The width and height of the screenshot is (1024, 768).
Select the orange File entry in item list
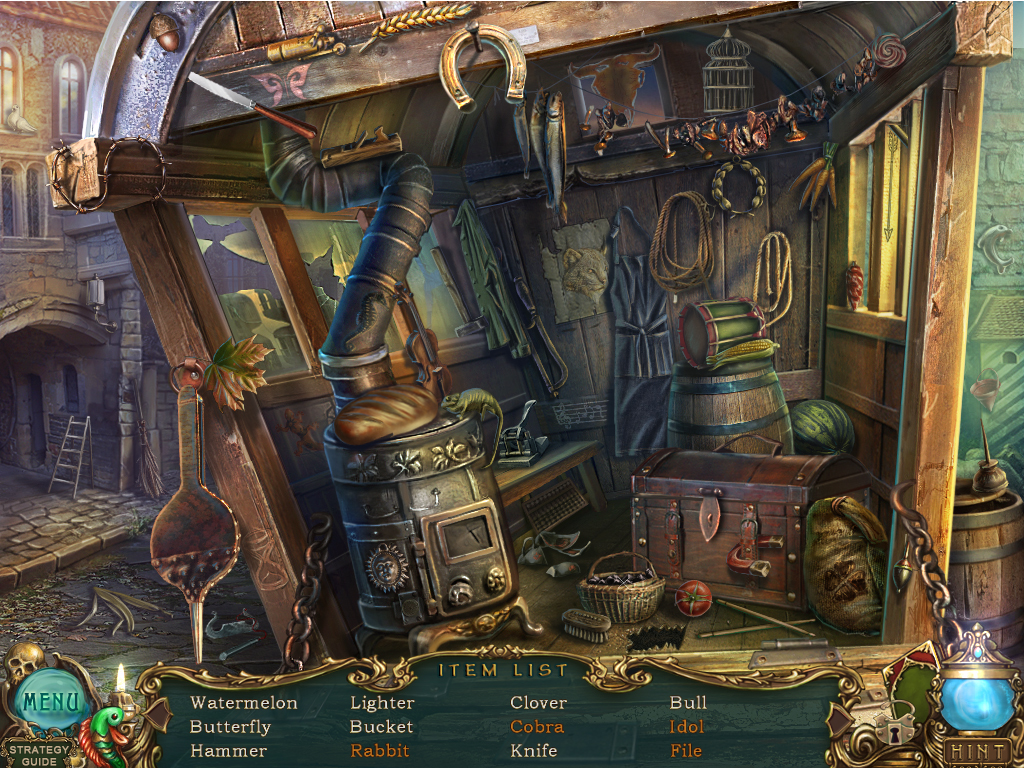[x=686, y=751]
